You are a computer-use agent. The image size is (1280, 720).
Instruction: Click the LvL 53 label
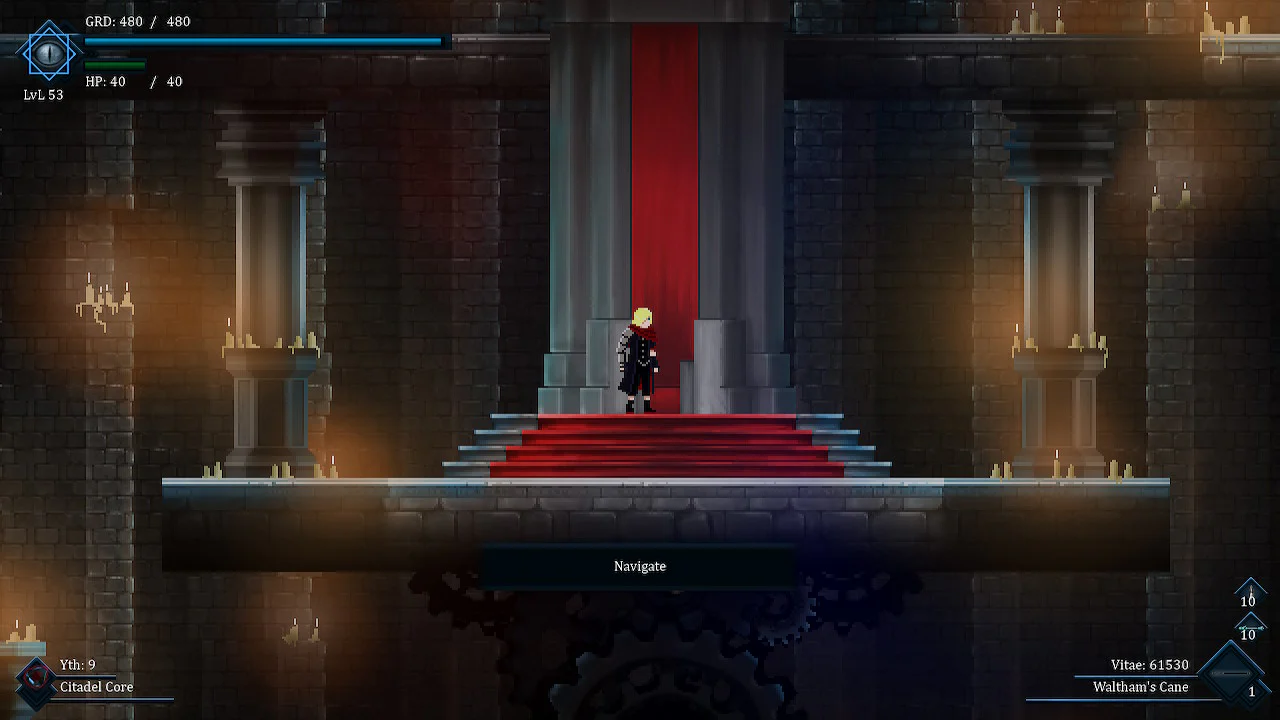click(x=42, y=94)
